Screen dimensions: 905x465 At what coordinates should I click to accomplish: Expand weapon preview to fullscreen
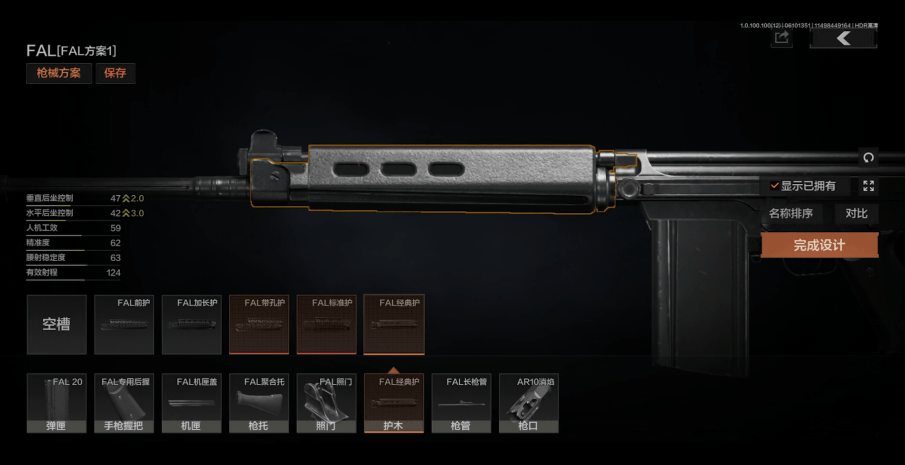(x=868, y=186)
